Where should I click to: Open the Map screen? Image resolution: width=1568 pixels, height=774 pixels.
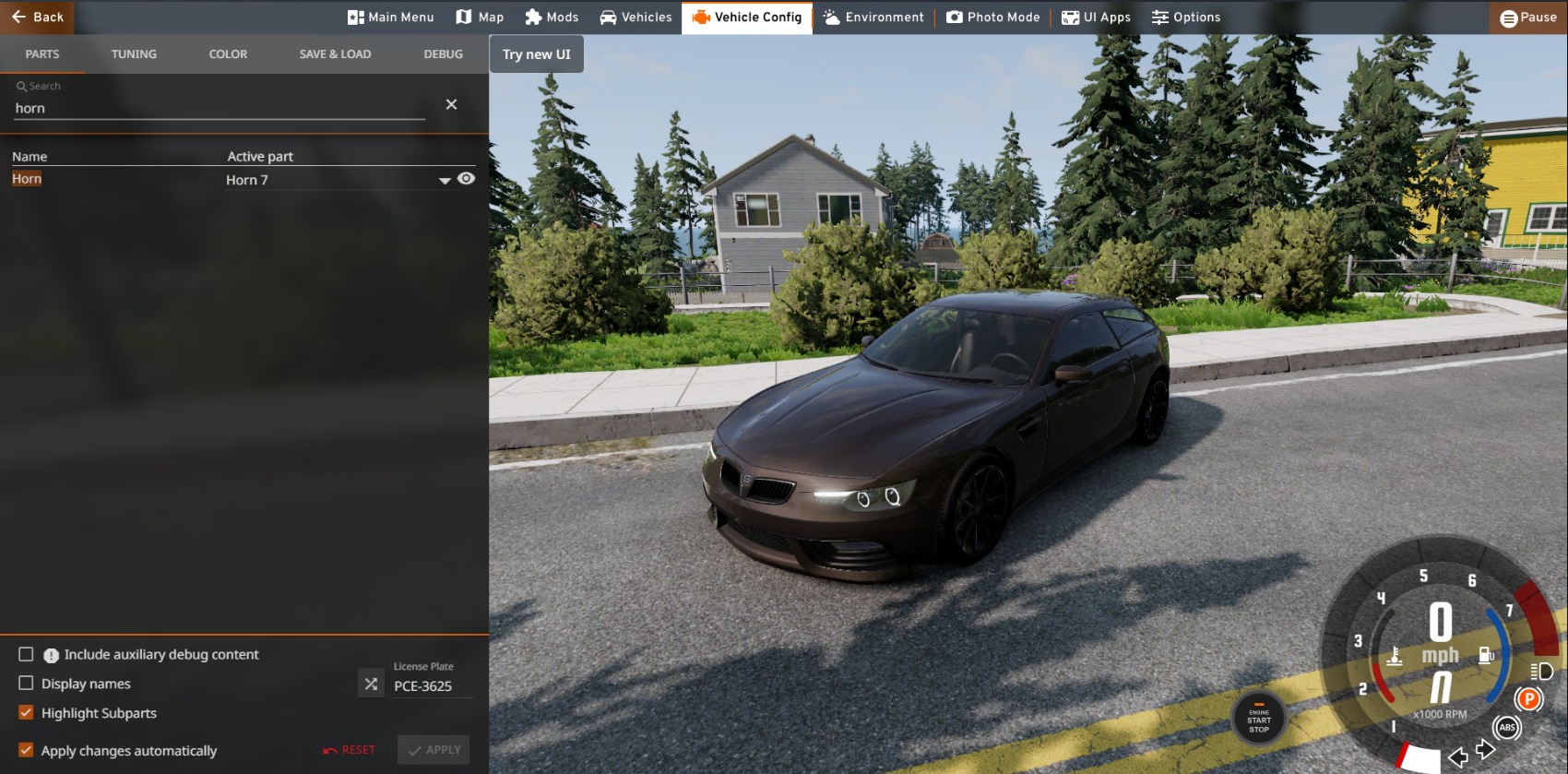pos(480,18)
